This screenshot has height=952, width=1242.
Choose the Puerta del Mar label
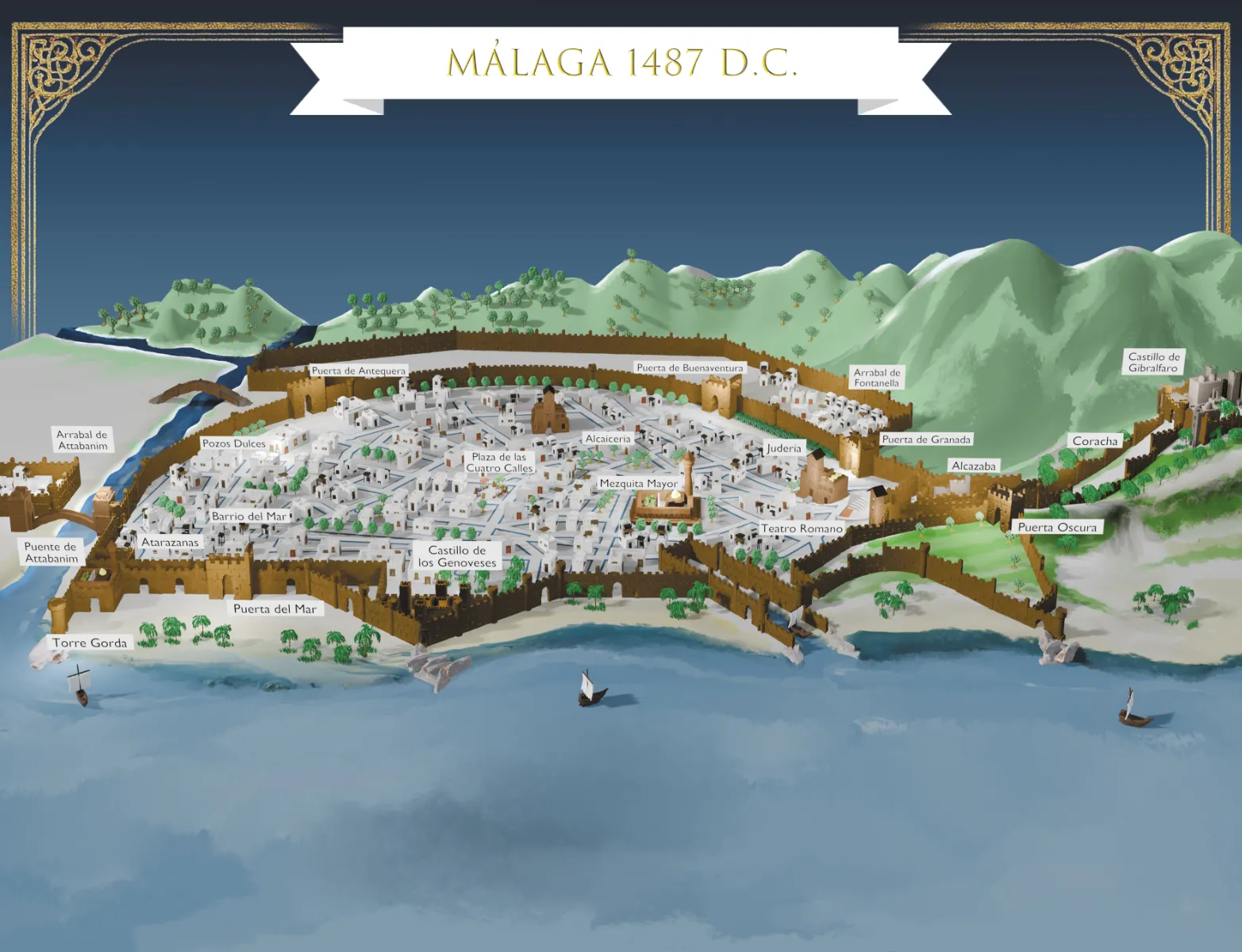275,609
